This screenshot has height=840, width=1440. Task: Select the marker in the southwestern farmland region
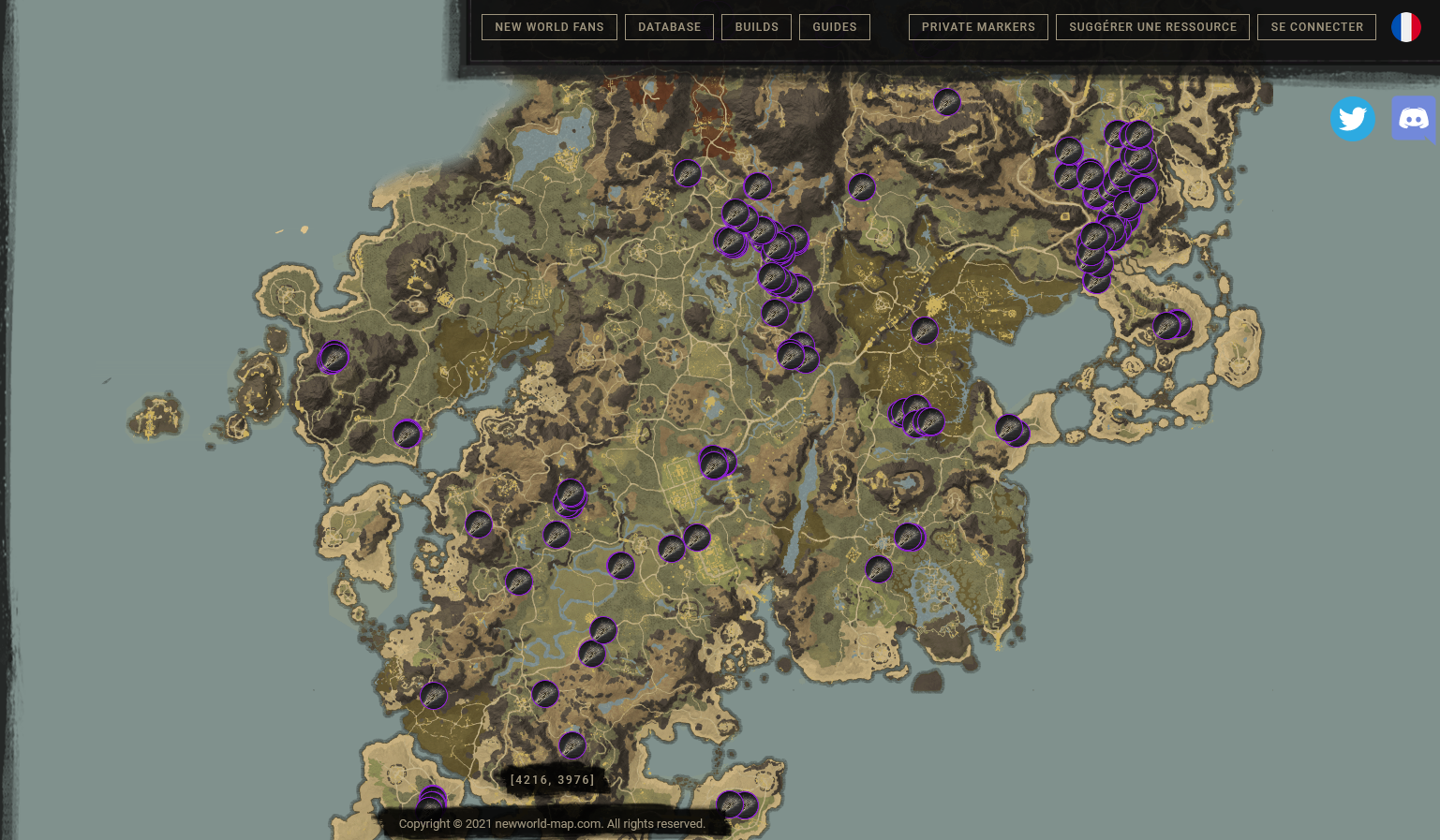[x=433, y=697]
